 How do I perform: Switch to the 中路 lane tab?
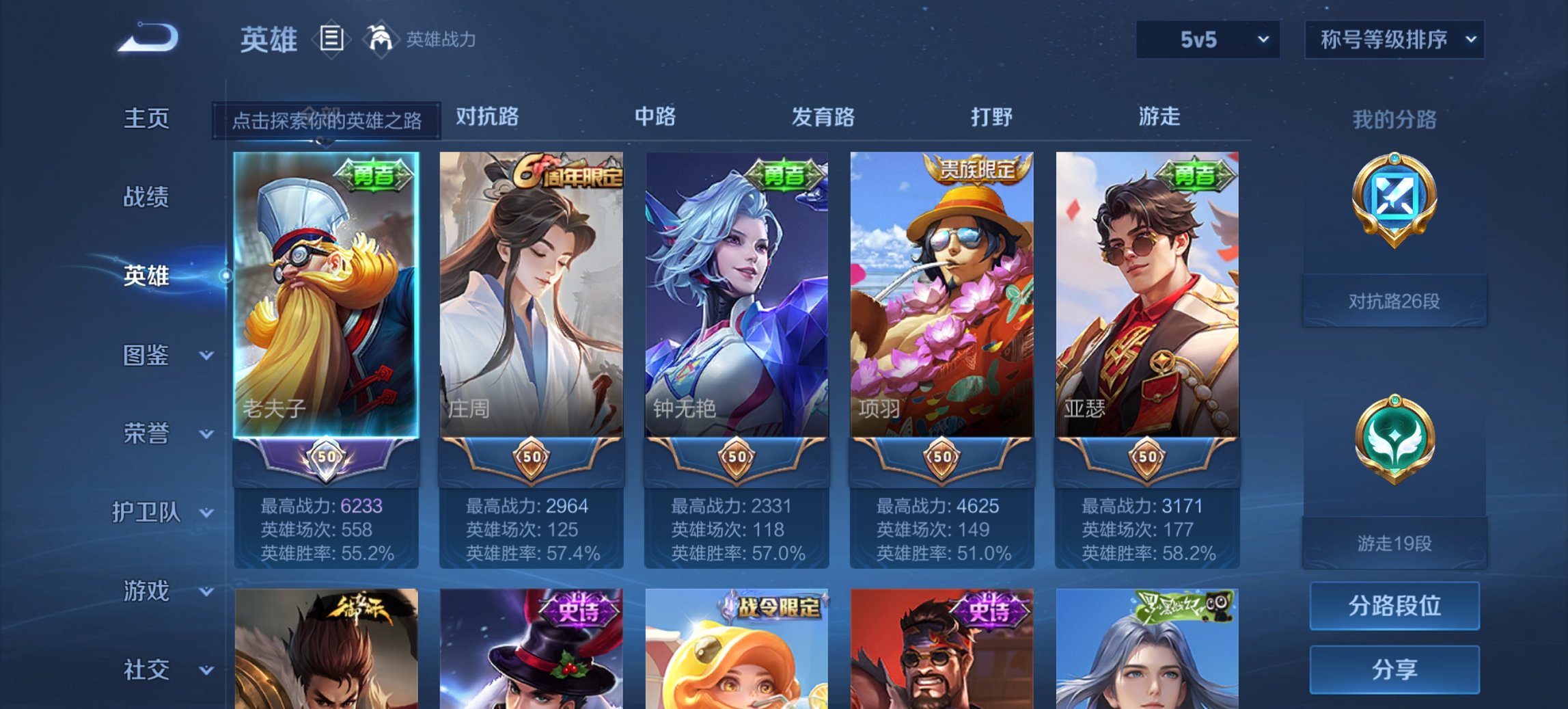point(656,118)
